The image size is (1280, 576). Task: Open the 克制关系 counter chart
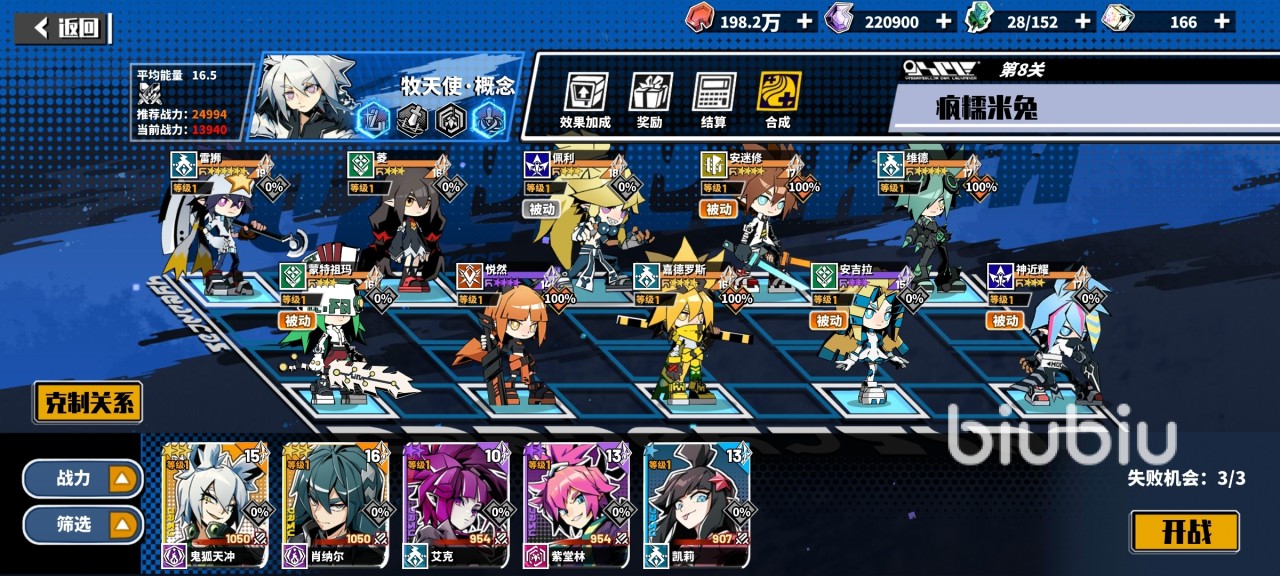[x=88, y=403]
